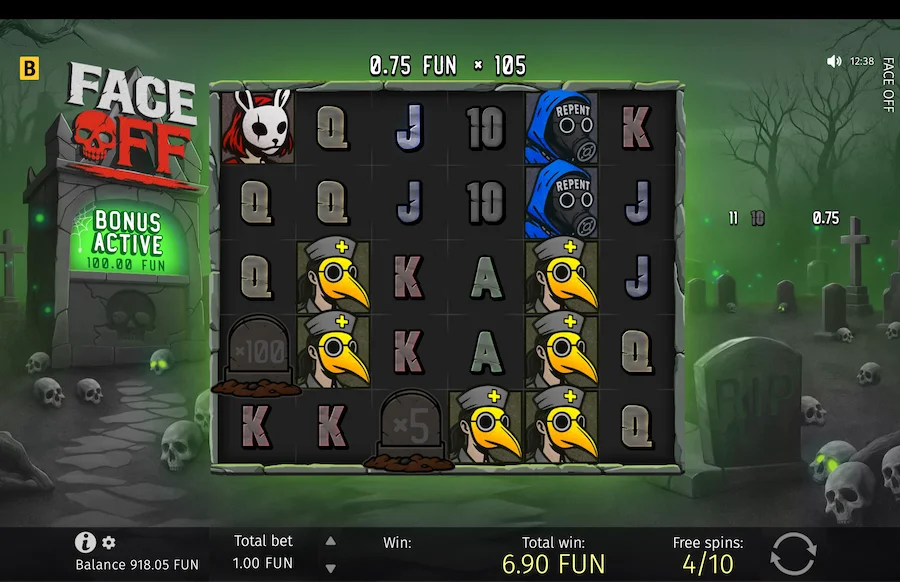Toggle the sound speaker icon
The height and width of the screenshot is (582, 900).
pos(834,61)
